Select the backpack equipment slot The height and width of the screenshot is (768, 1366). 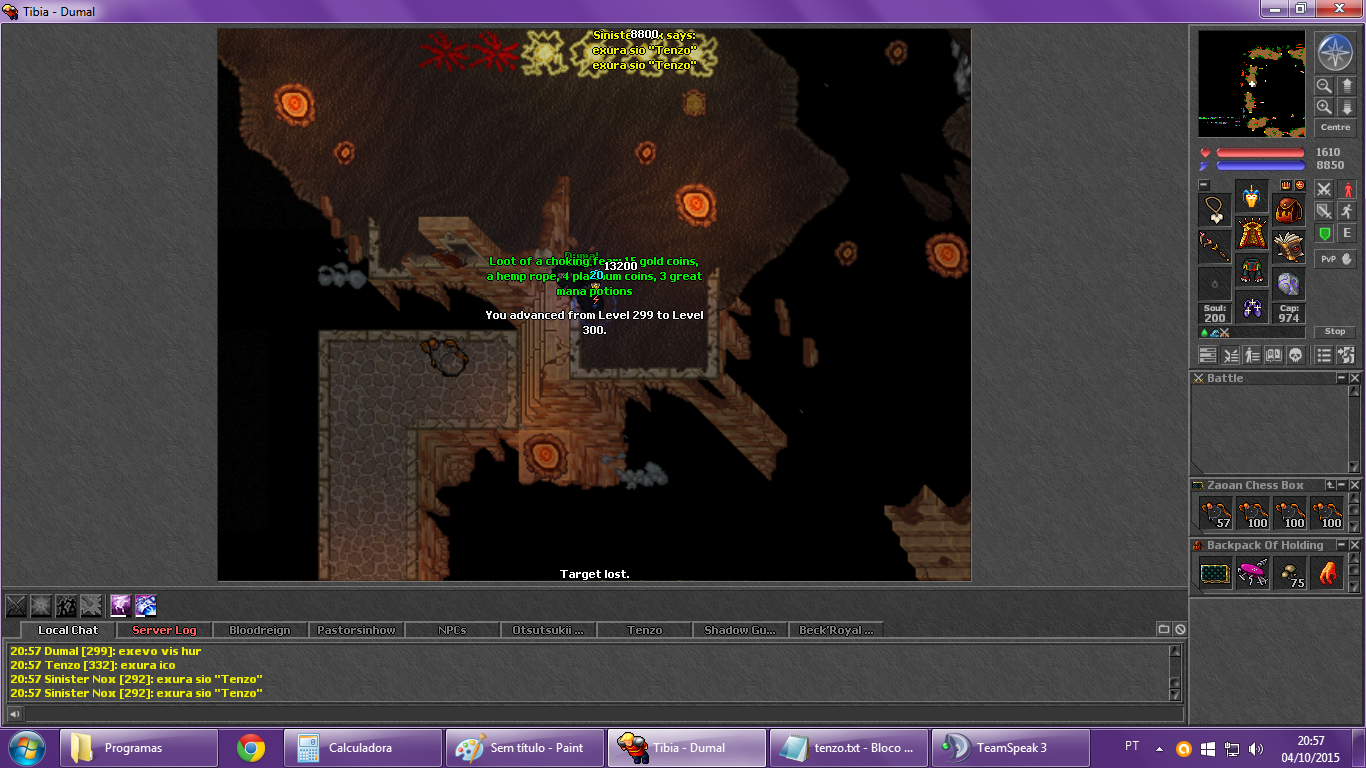[1289, 210]
